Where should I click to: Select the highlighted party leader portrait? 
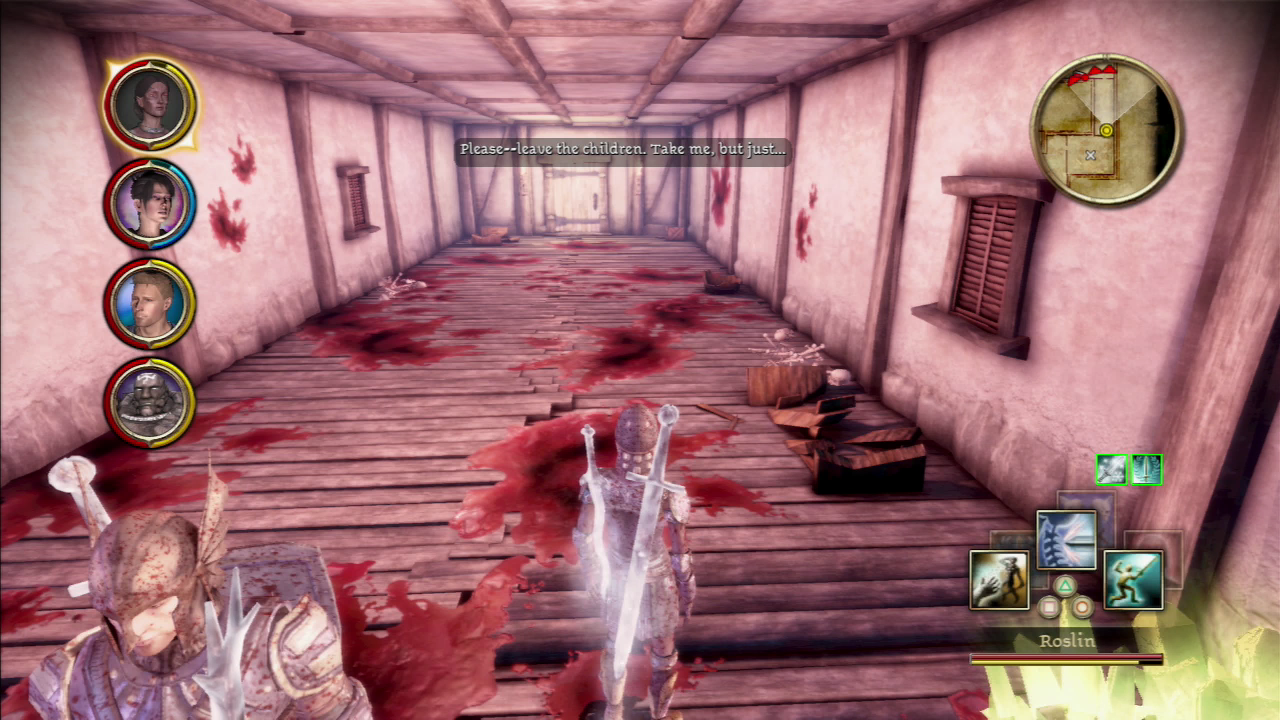(x=149, y=104)
